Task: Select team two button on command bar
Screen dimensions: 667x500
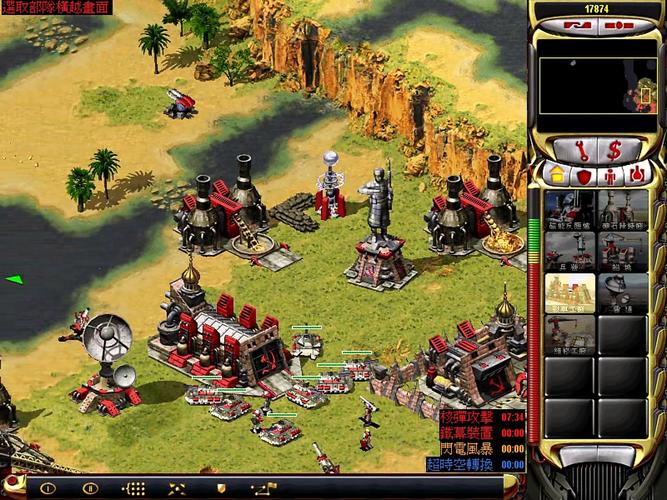Action: (x=90, y=488)
